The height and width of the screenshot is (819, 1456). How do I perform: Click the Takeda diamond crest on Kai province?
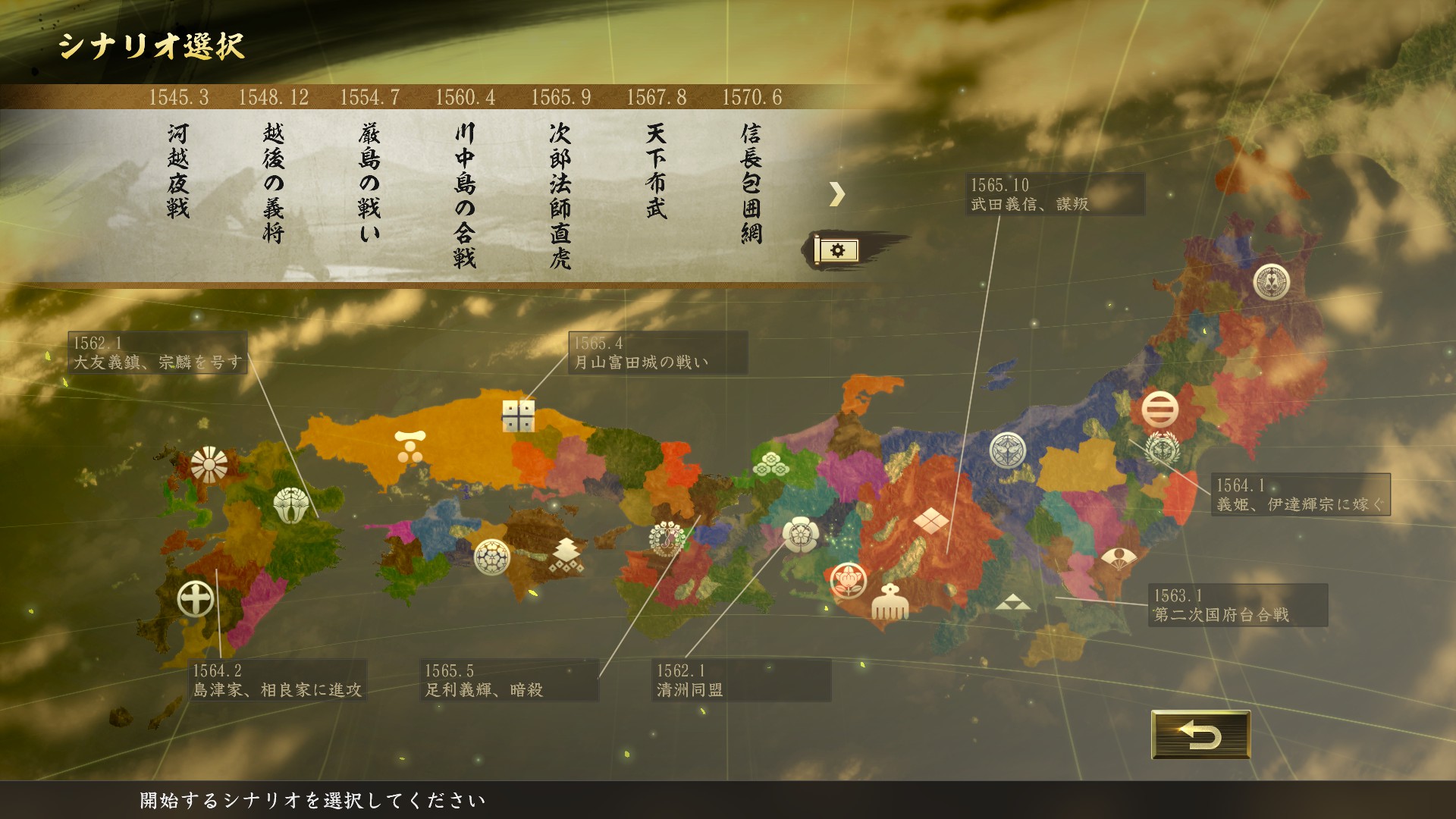[930, 520]
